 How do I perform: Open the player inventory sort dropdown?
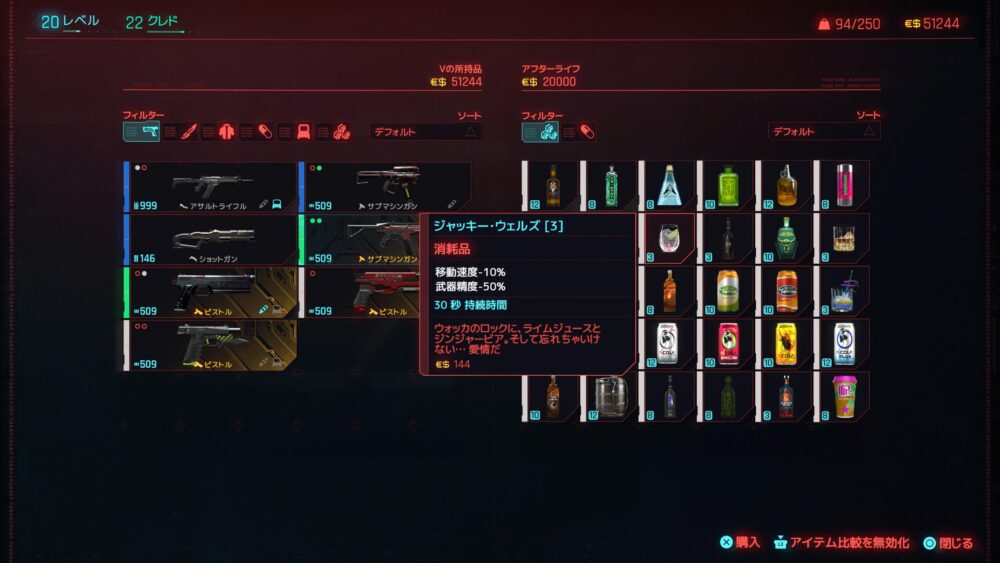pyautogui.click(x=425, y=132)
